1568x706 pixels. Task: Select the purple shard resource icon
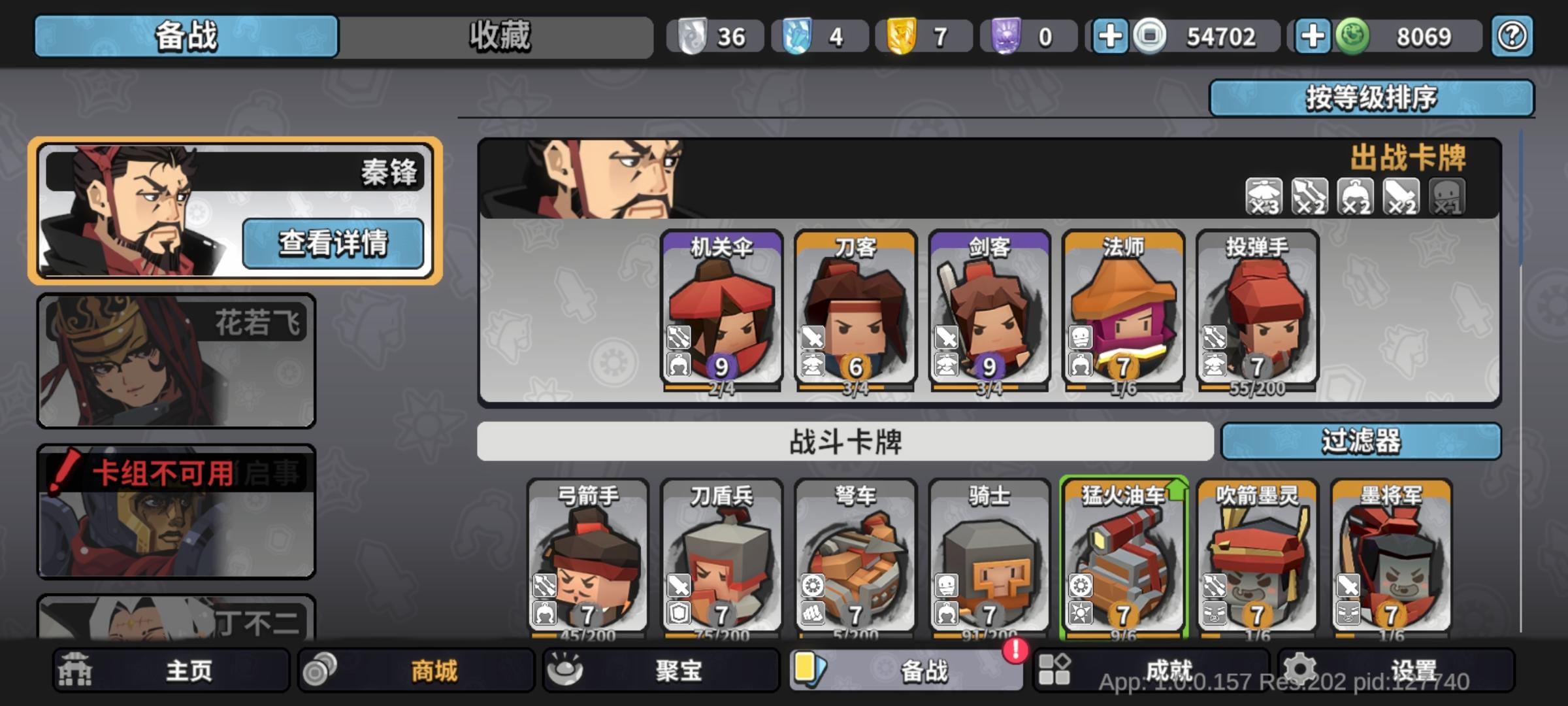(x=1007, y=36)
